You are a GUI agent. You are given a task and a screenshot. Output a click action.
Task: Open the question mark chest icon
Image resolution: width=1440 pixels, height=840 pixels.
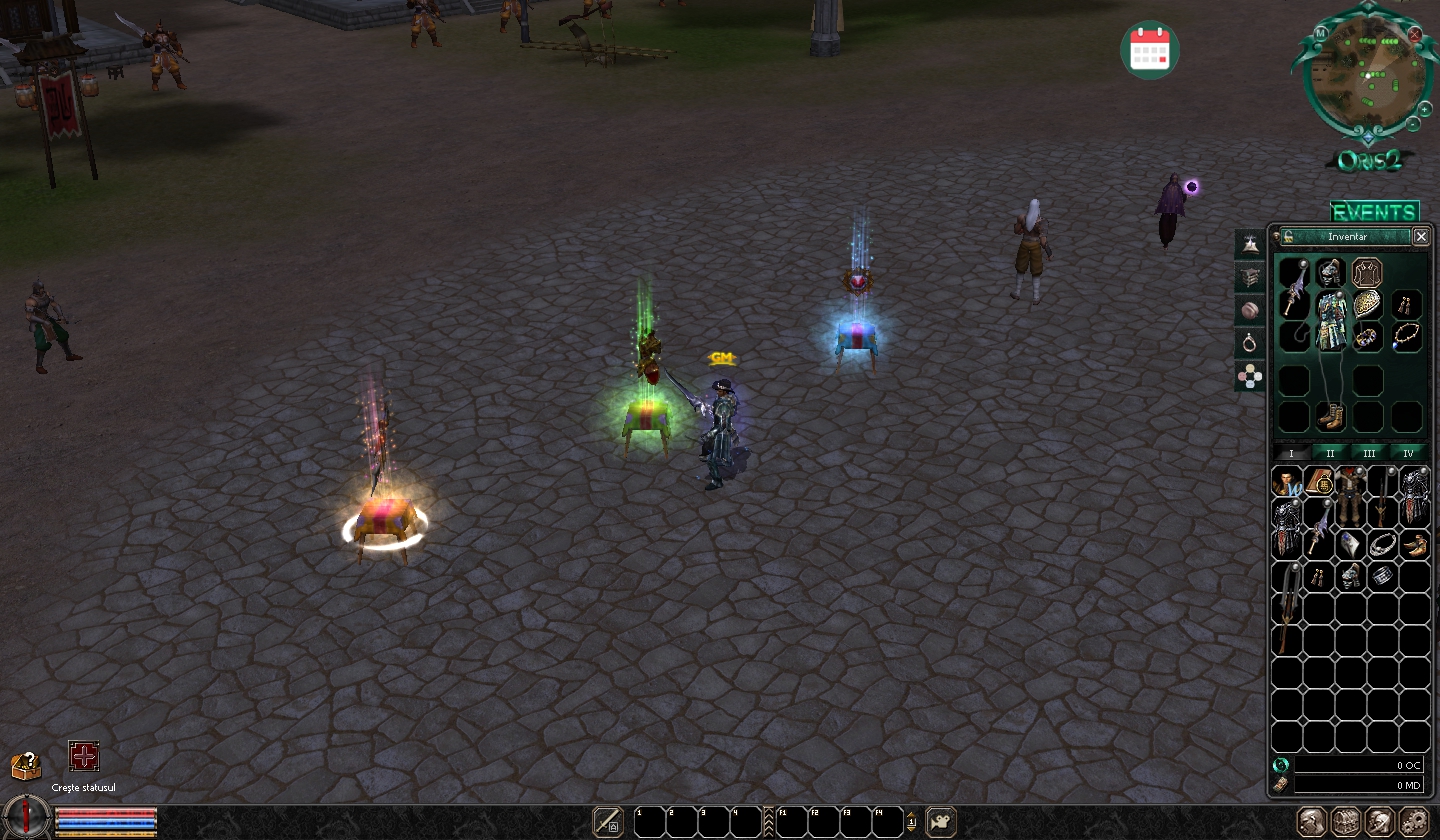(x=26, y=766)
